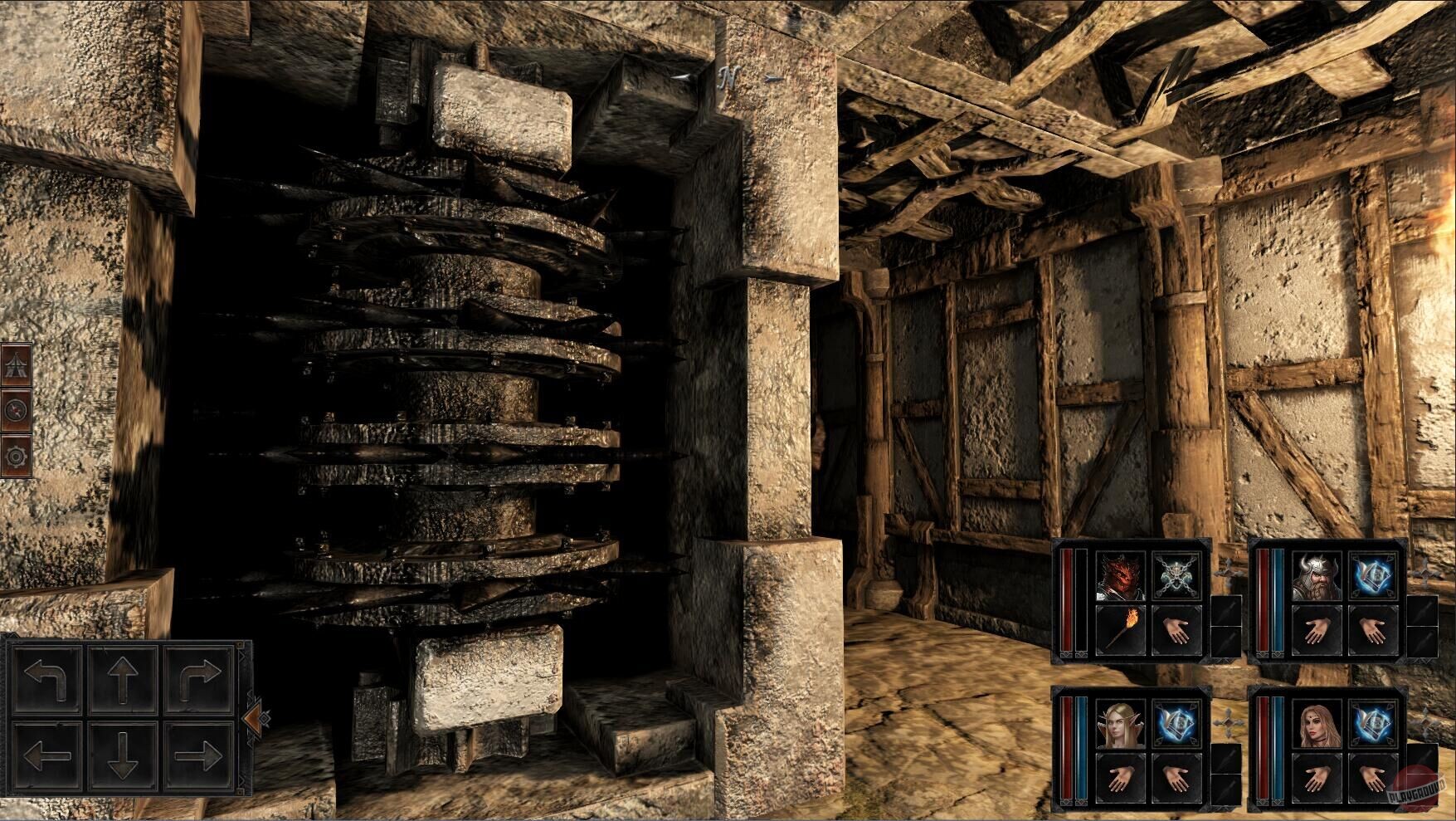Attack with the elf's empty hand
Screen dimensions: 1456x821
(x=1121, y=778)
